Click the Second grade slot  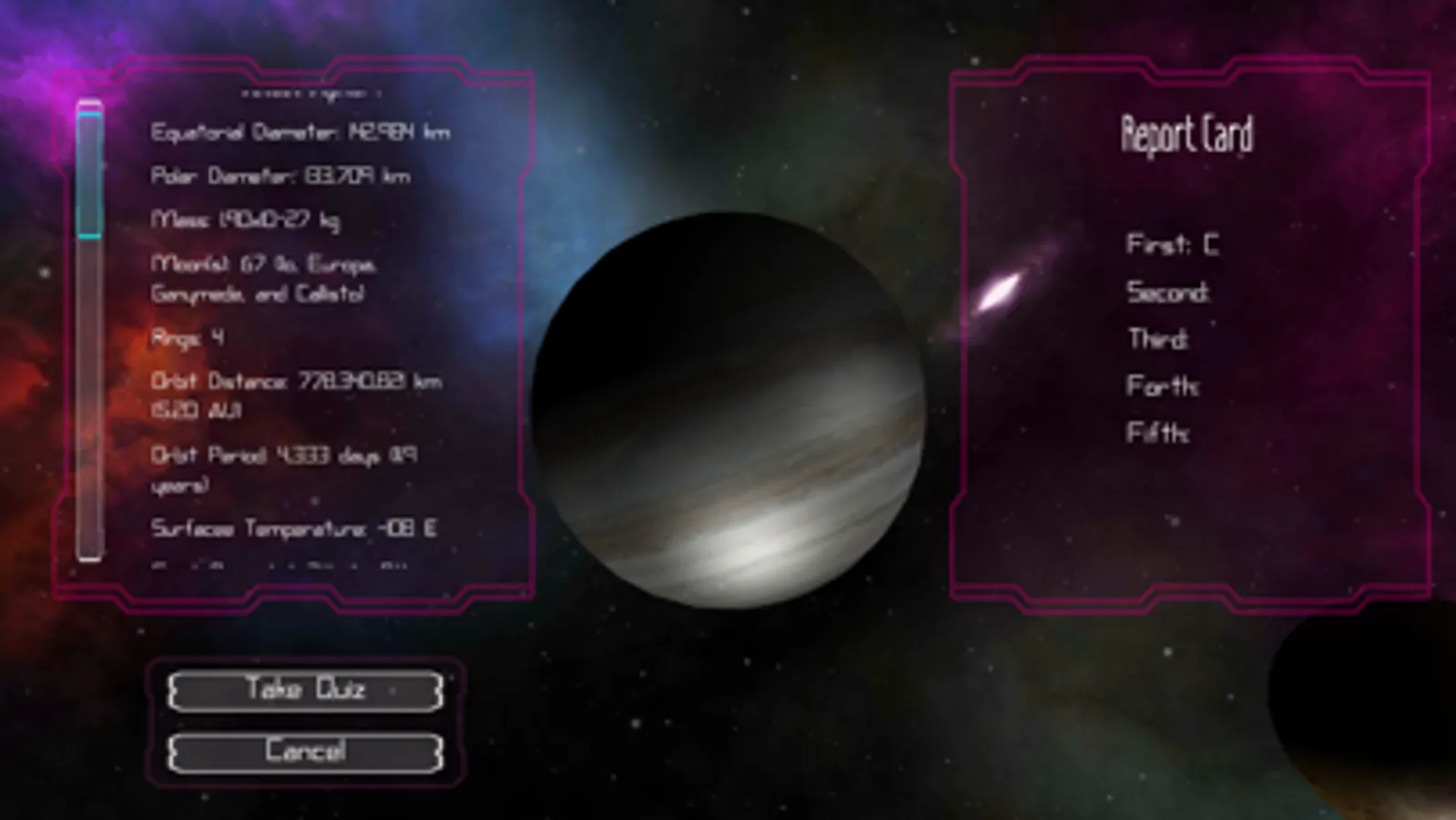1168,292
